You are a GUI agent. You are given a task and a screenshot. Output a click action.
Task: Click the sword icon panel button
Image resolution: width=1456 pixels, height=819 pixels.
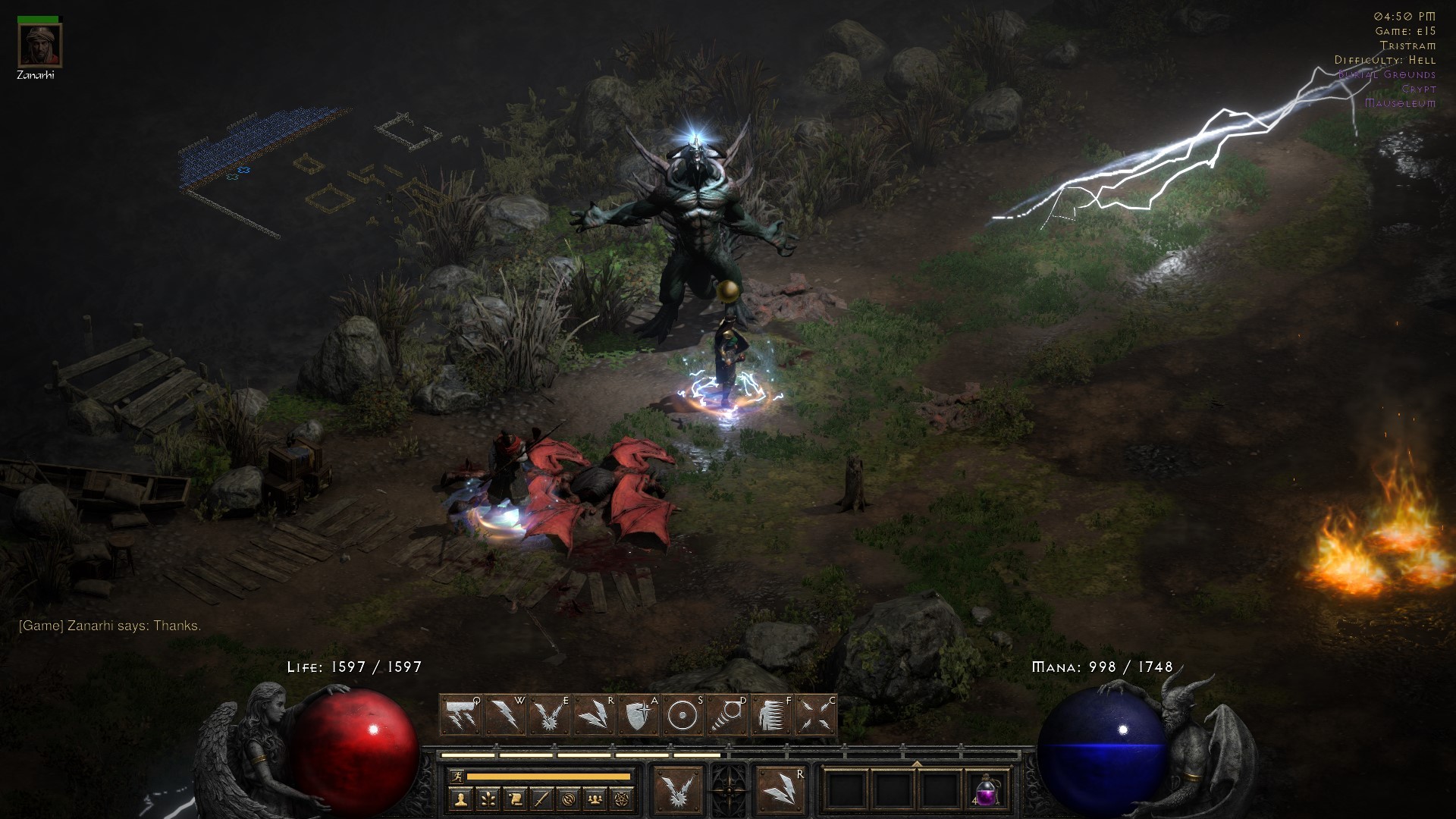click(x=541, y=799)
